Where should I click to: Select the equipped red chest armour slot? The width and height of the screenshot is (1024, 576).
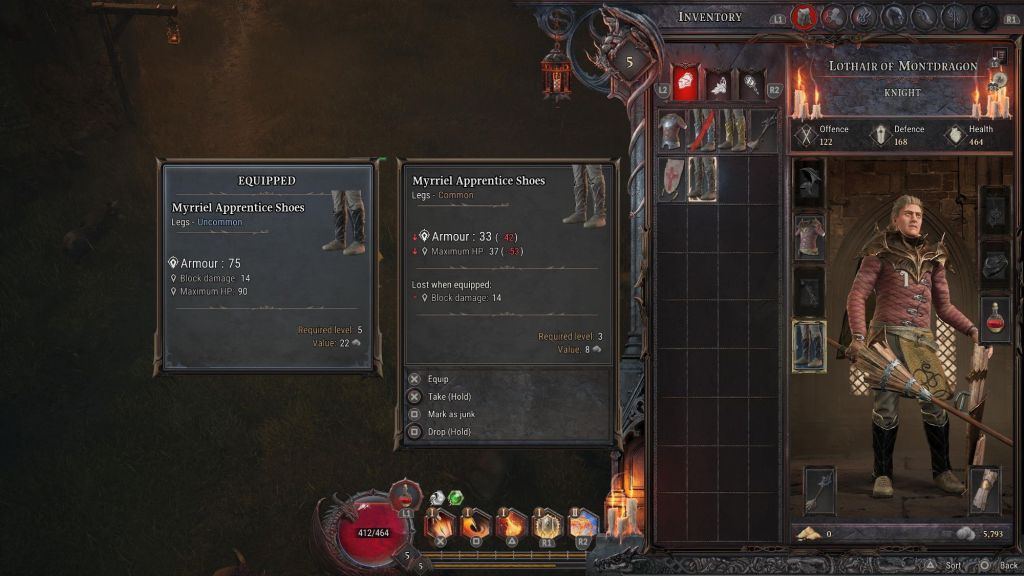click(809, 237)
